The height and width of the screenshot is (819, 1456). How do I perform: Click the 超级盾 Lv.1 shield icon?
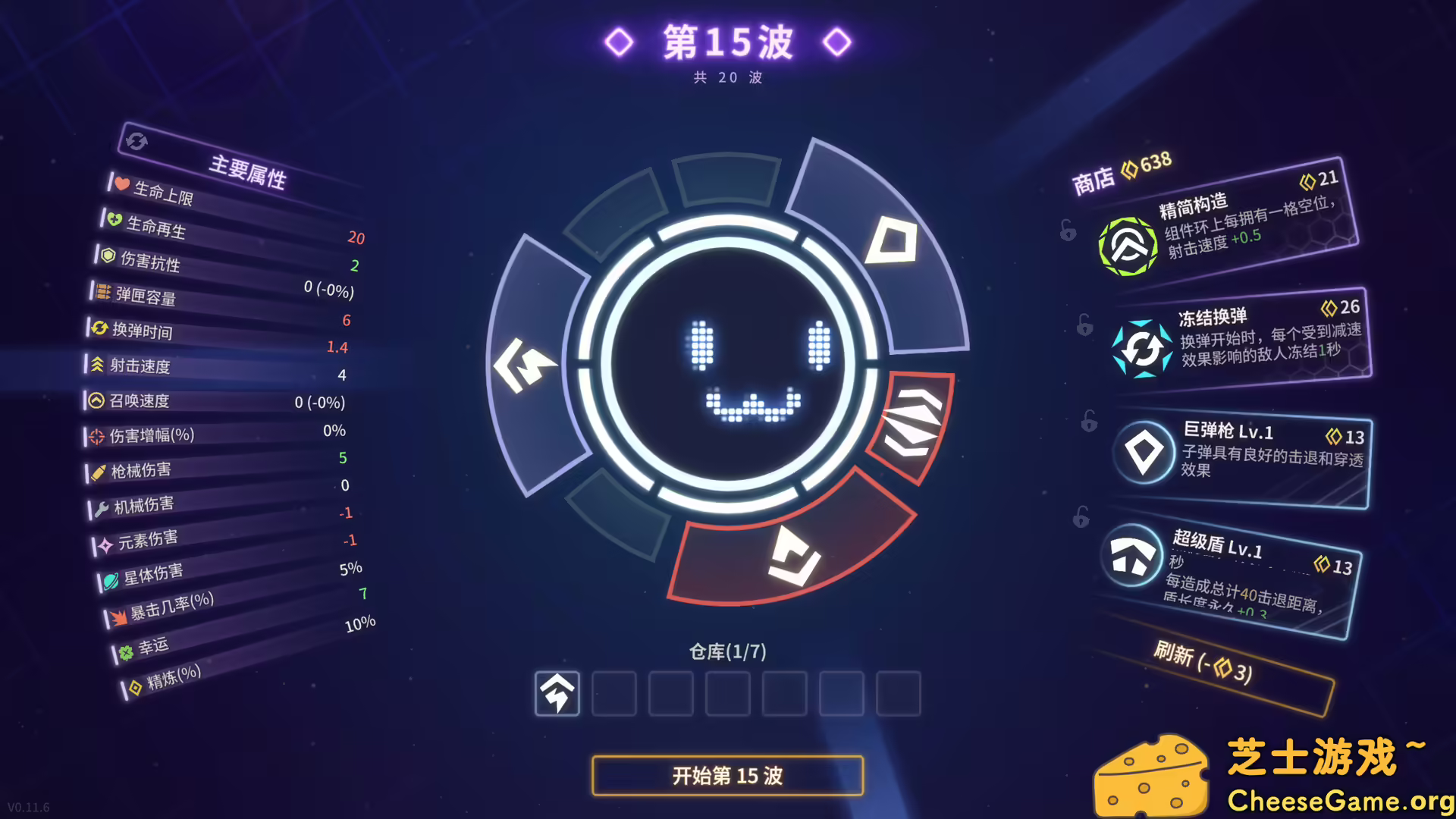[x=1134, y=556]
